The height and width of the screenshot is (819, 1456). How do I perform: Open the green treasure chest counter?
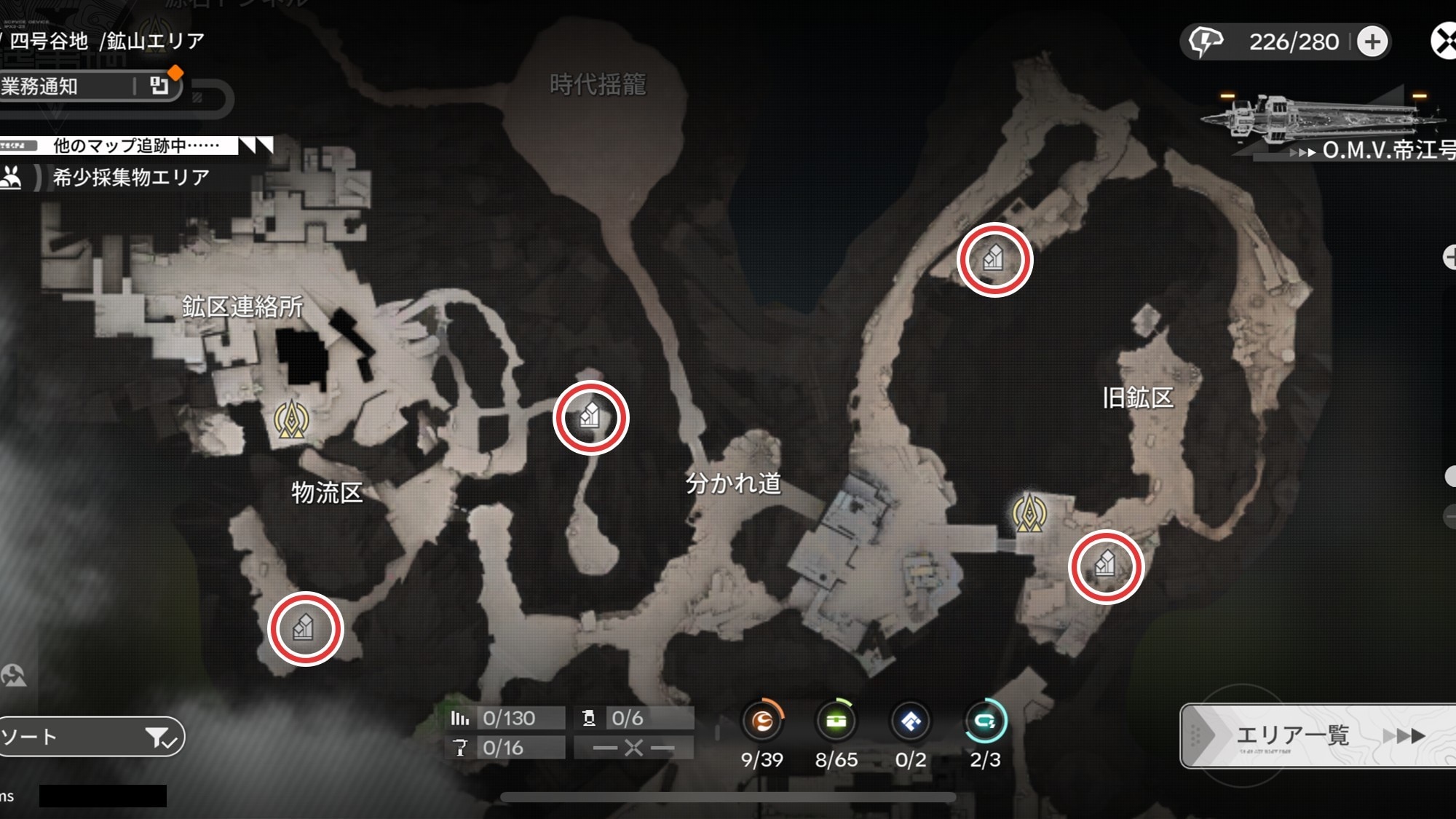[x=836, y=721]
